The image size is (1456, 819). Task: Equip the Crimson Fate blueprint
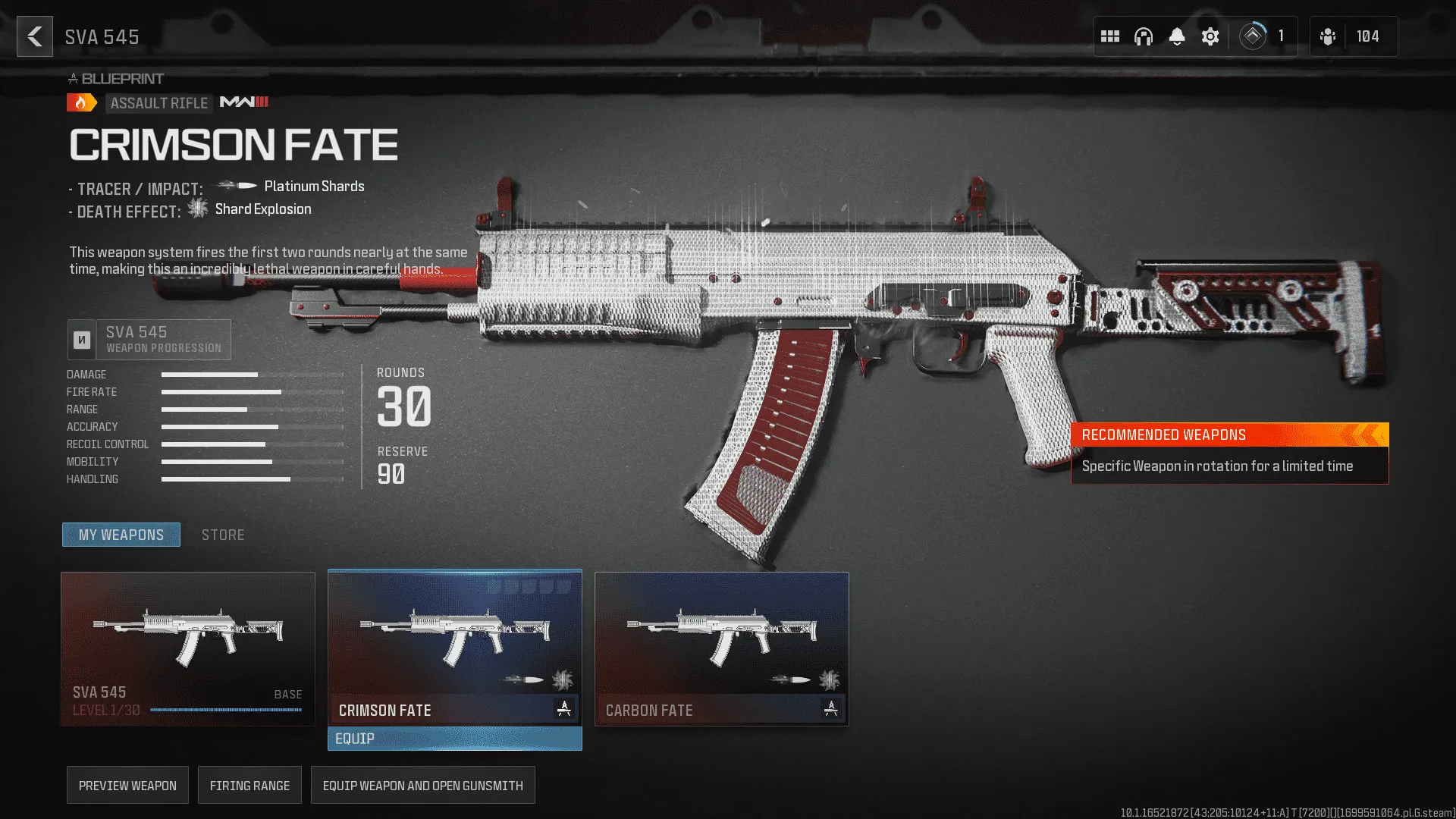coord(455,739)
